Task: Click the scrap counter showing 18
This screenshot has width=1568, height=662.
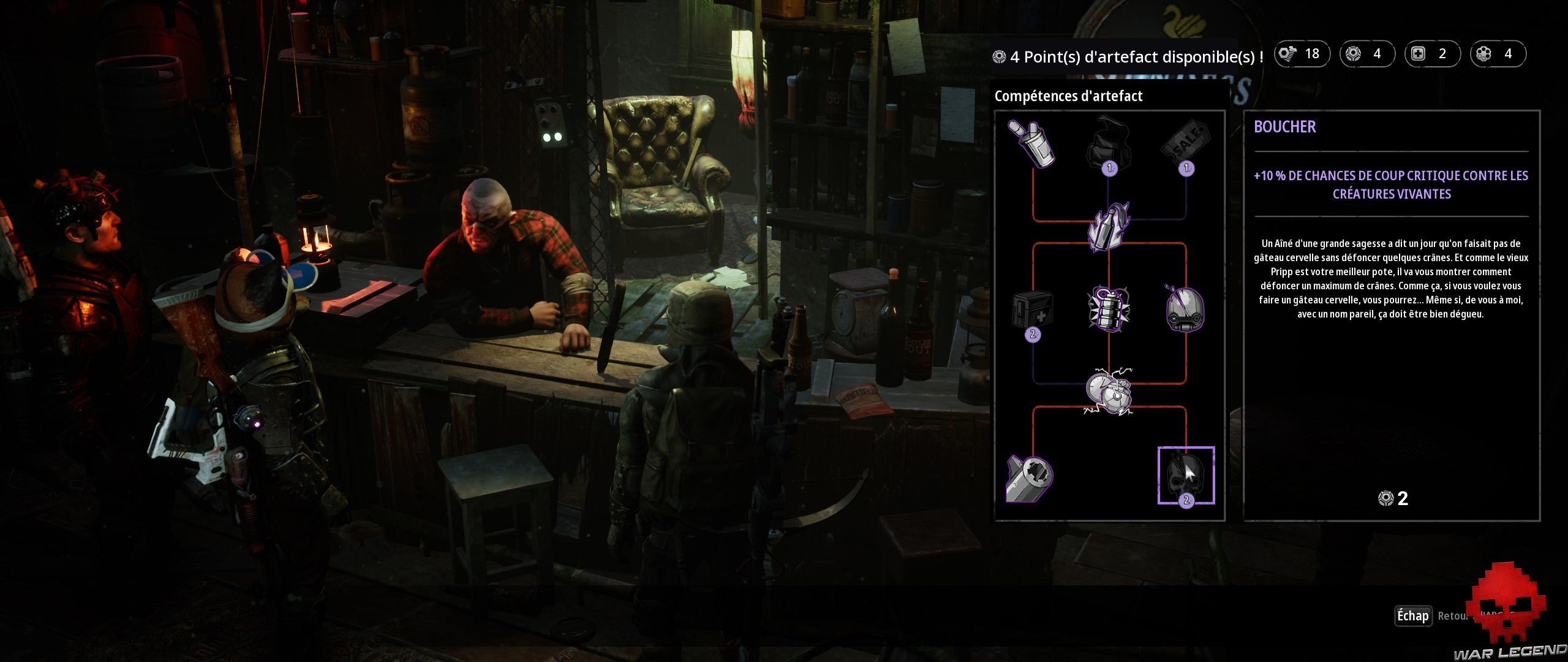Action: point(1302,54)
